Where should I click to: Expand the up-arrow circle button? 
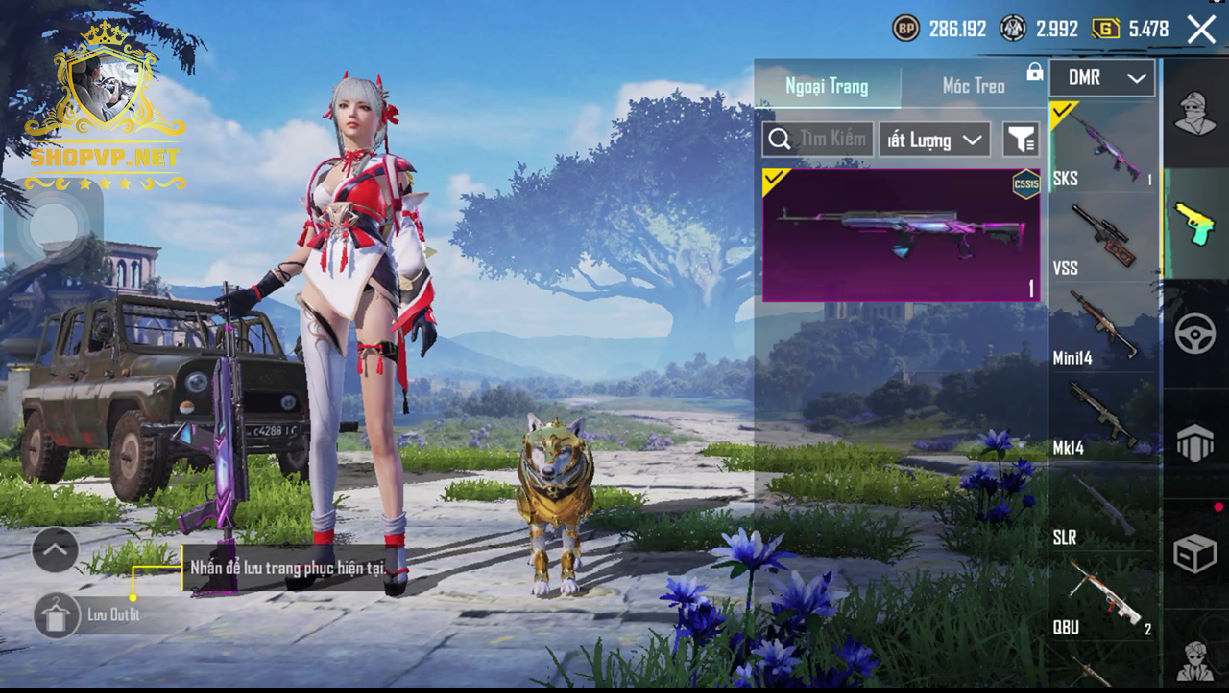click(x=56, y=548)
